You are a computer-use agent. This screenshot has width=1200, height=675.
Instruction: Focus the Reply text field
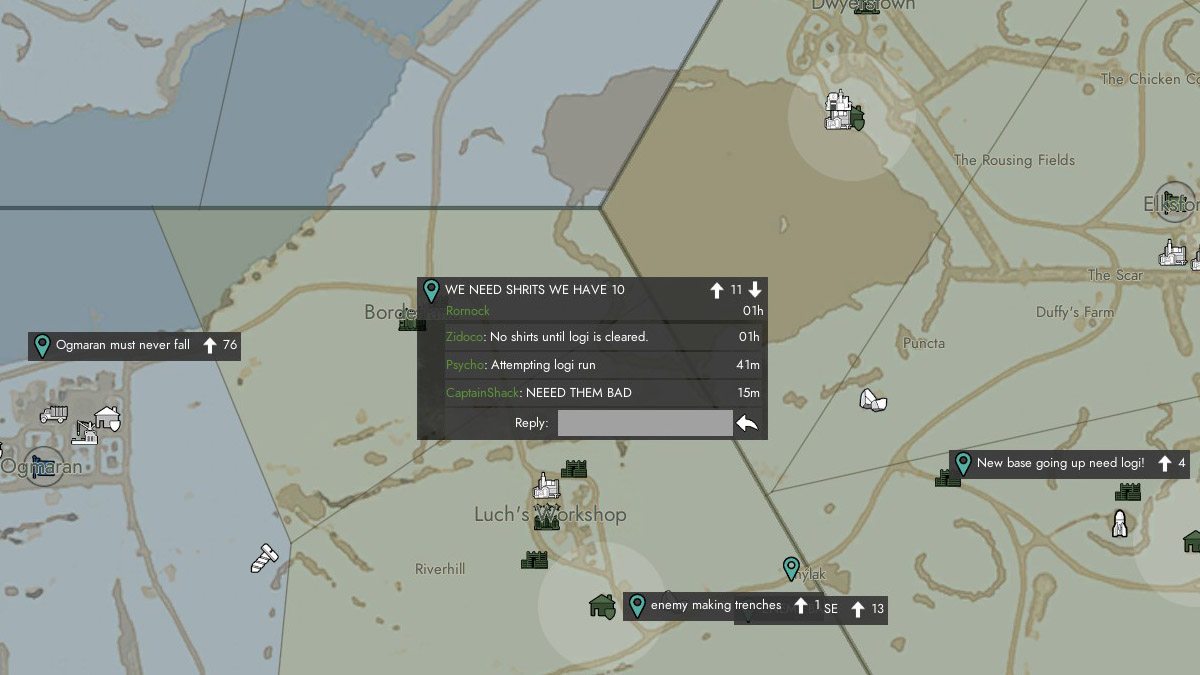tap(645, 423)
